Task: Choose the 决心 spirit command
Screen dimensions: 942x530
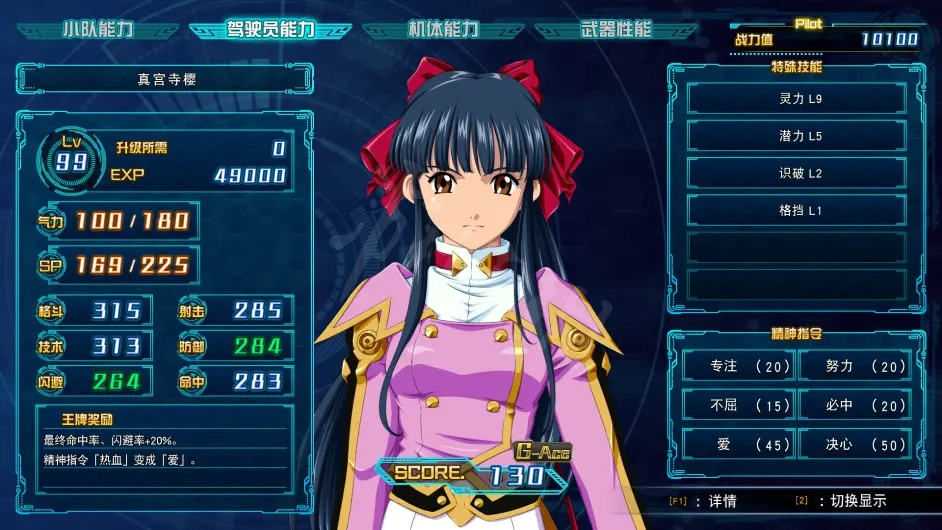Action: pyautogui.click(x=854, y=445)
